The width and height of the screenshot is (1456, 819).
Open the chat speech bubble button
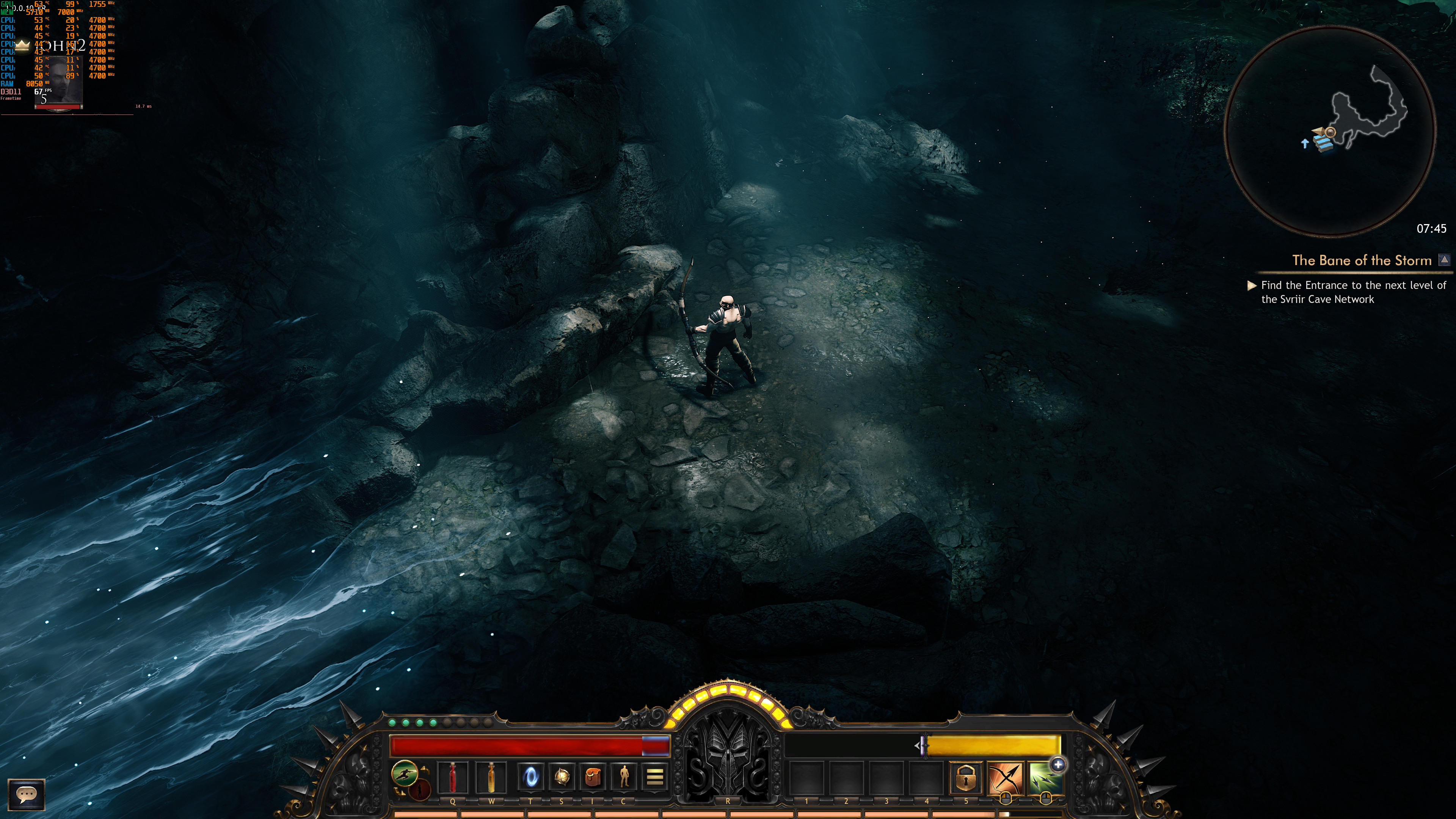click(26, 794)
